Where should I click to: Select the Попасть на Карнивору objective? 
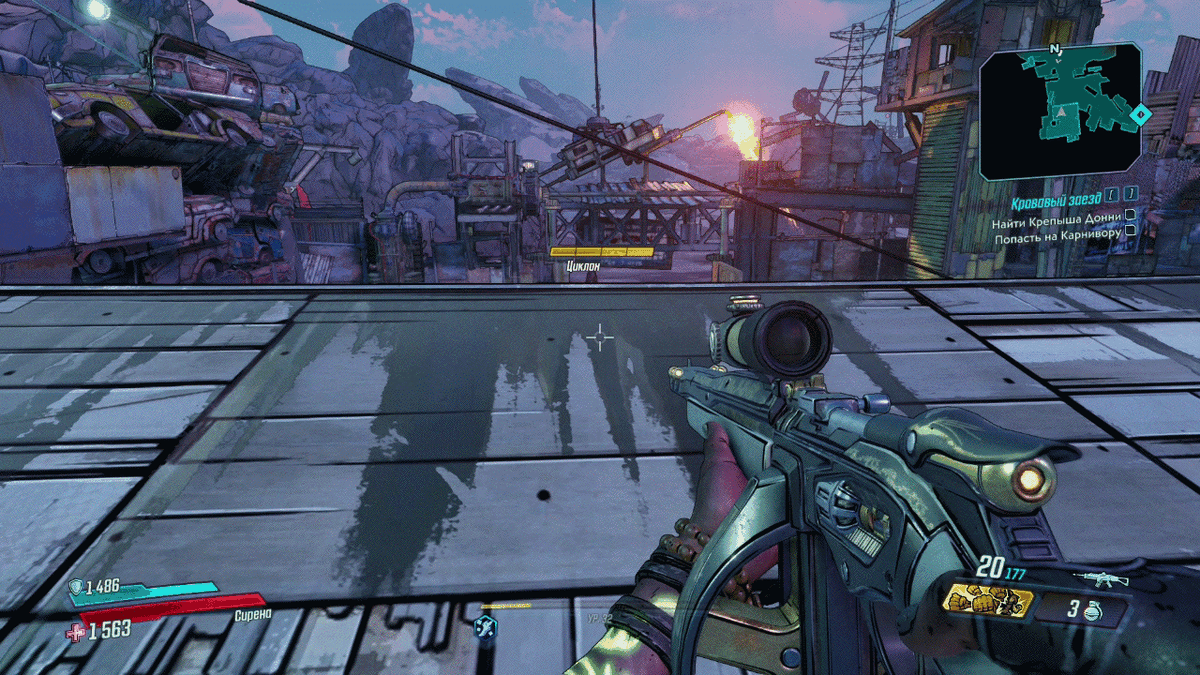pyautogui.click(x=1056, y=230)
